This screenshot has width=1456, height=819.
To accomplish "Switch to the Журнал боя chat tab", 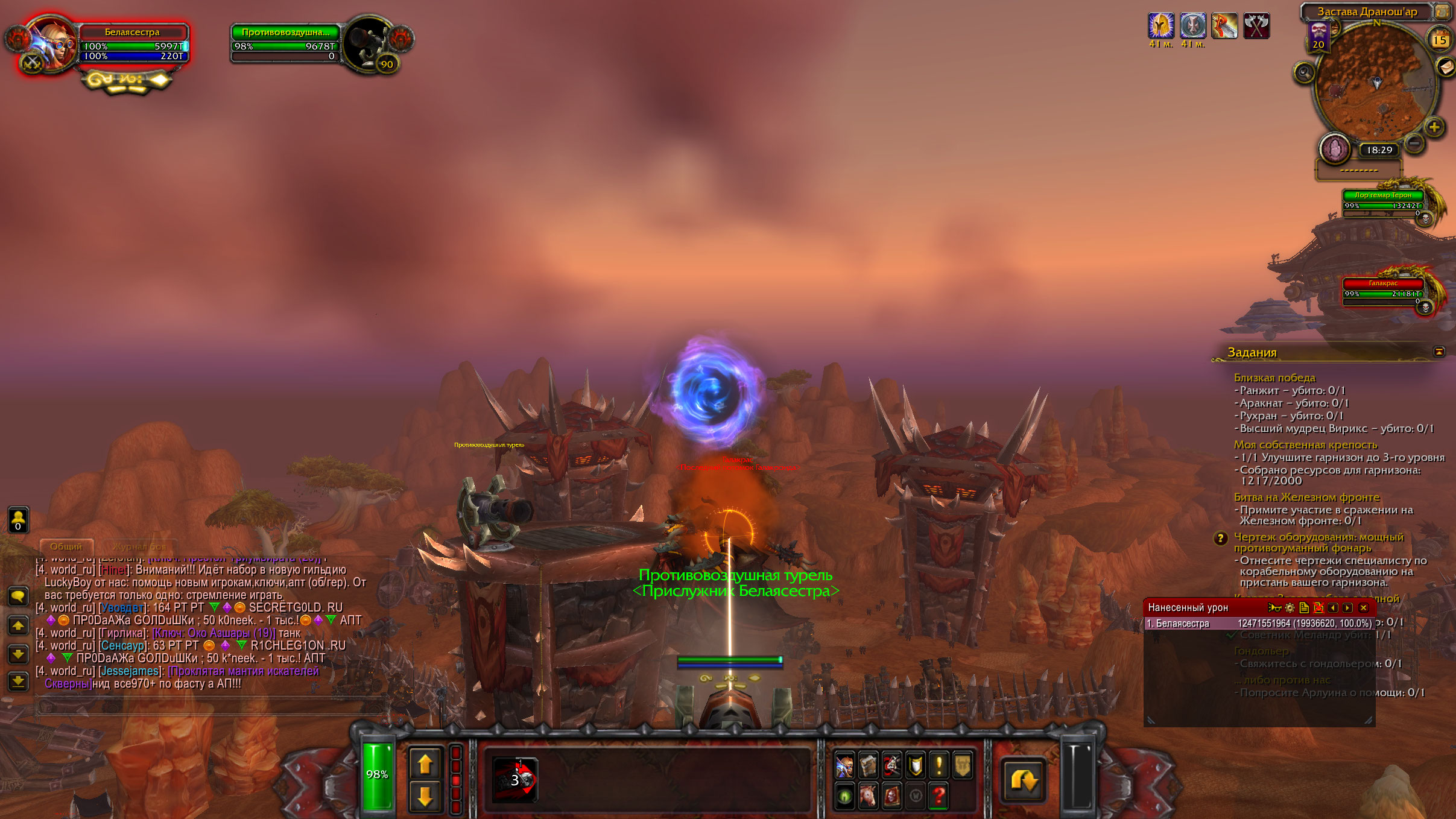I will click(139, 546).
